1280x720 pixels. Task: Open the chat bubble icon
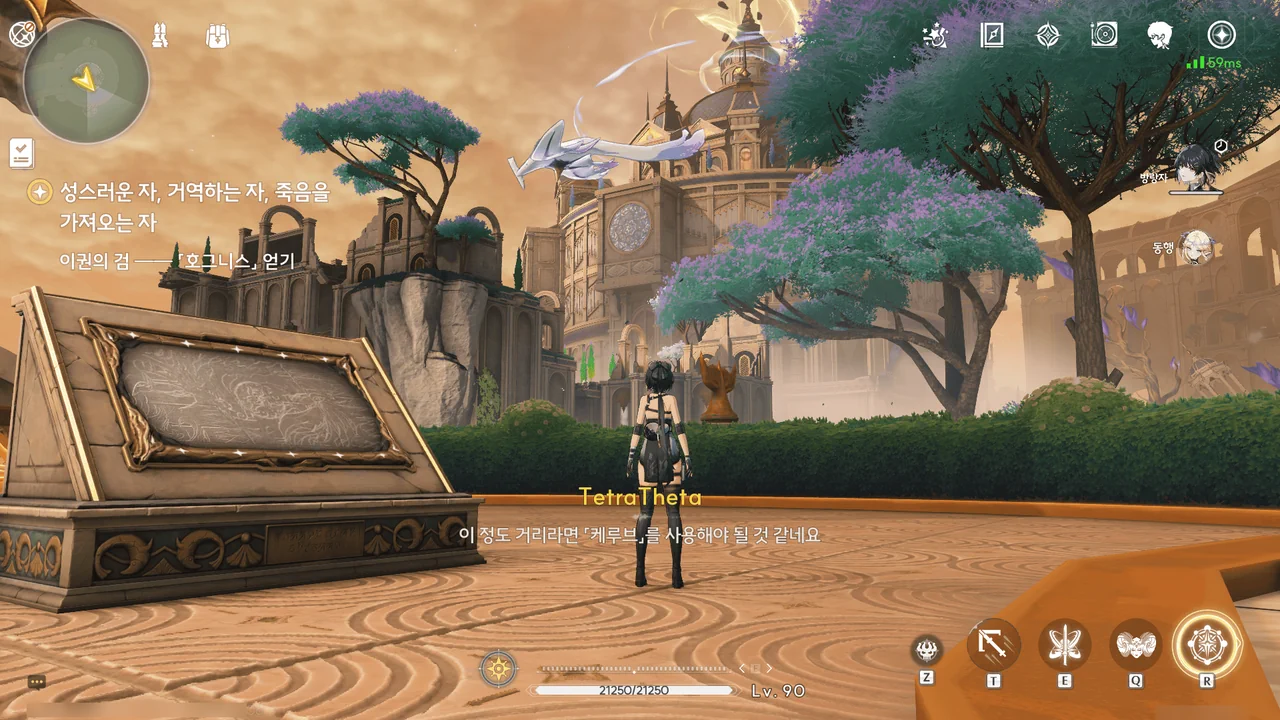(x=37, y=681)
